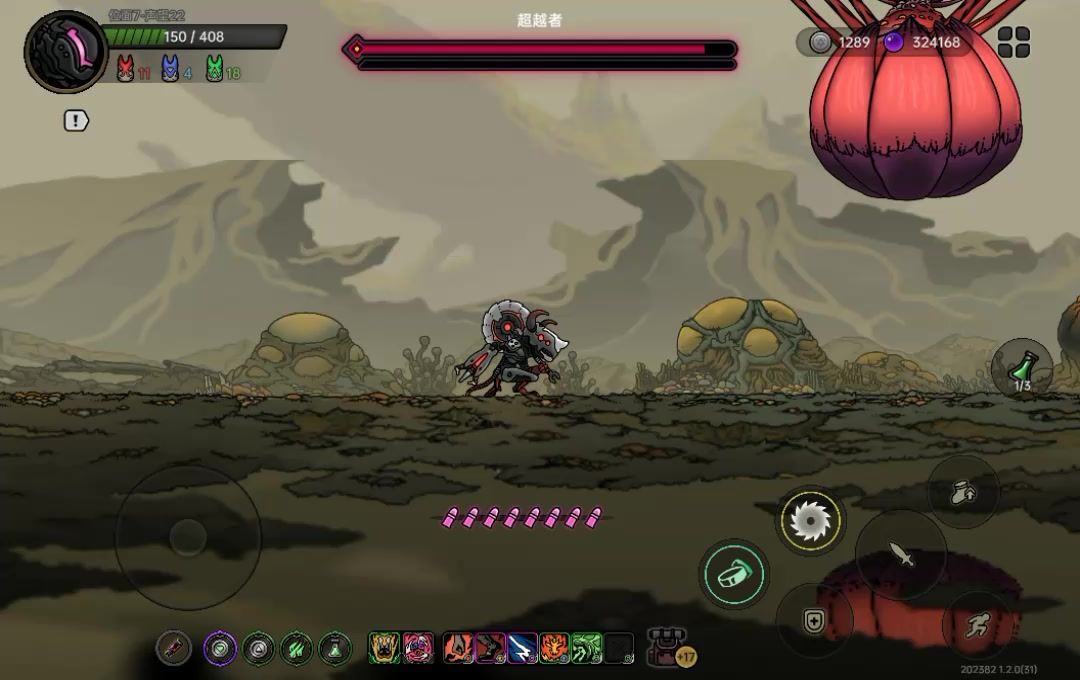The image size is (1080, 680).
Task: Open the exclamation mark notice tag
Action: pos(76,121)
